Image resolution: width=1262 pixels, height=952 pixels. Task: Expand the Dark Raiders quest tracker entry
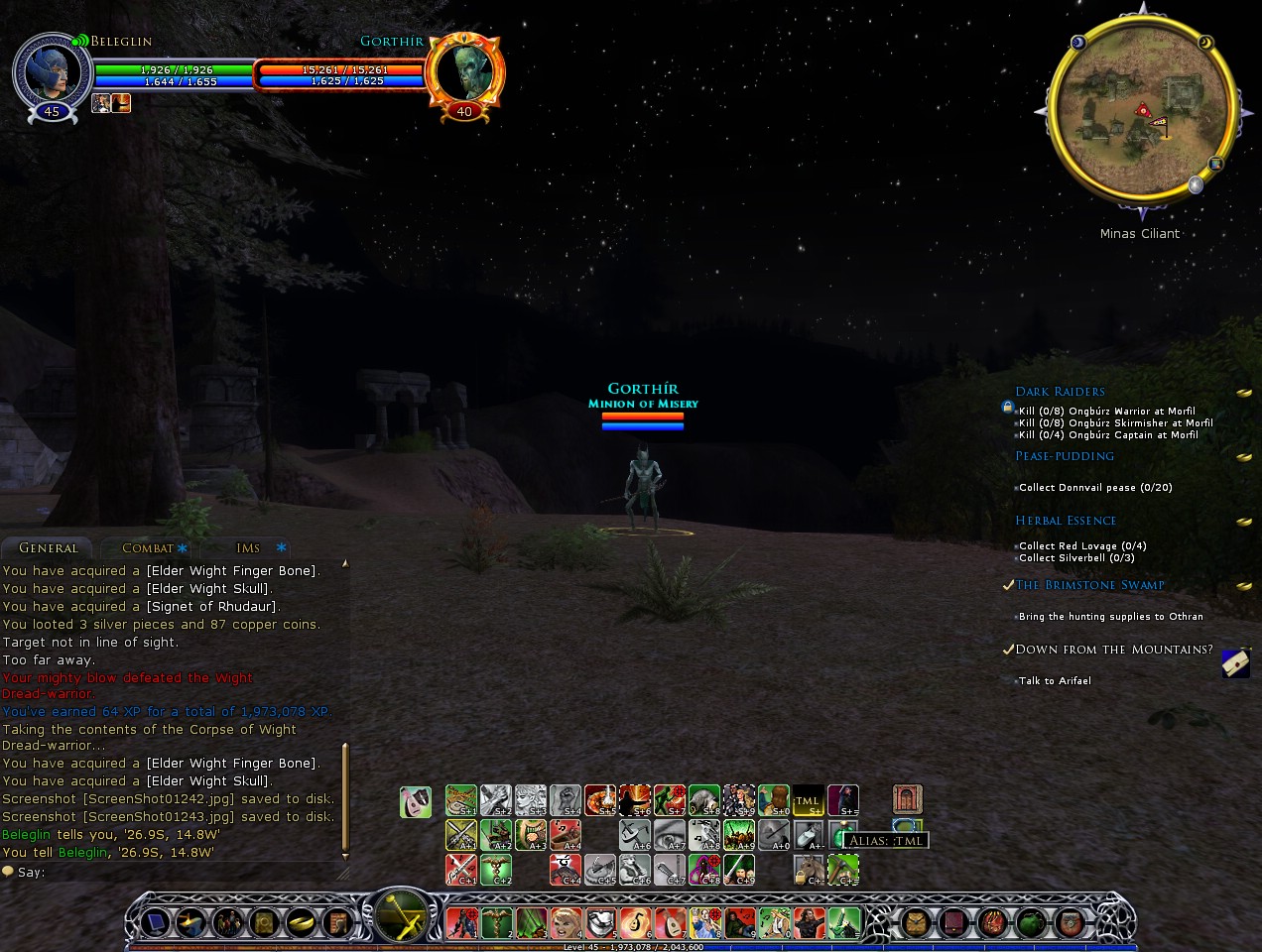click(x=1060, y=392)
